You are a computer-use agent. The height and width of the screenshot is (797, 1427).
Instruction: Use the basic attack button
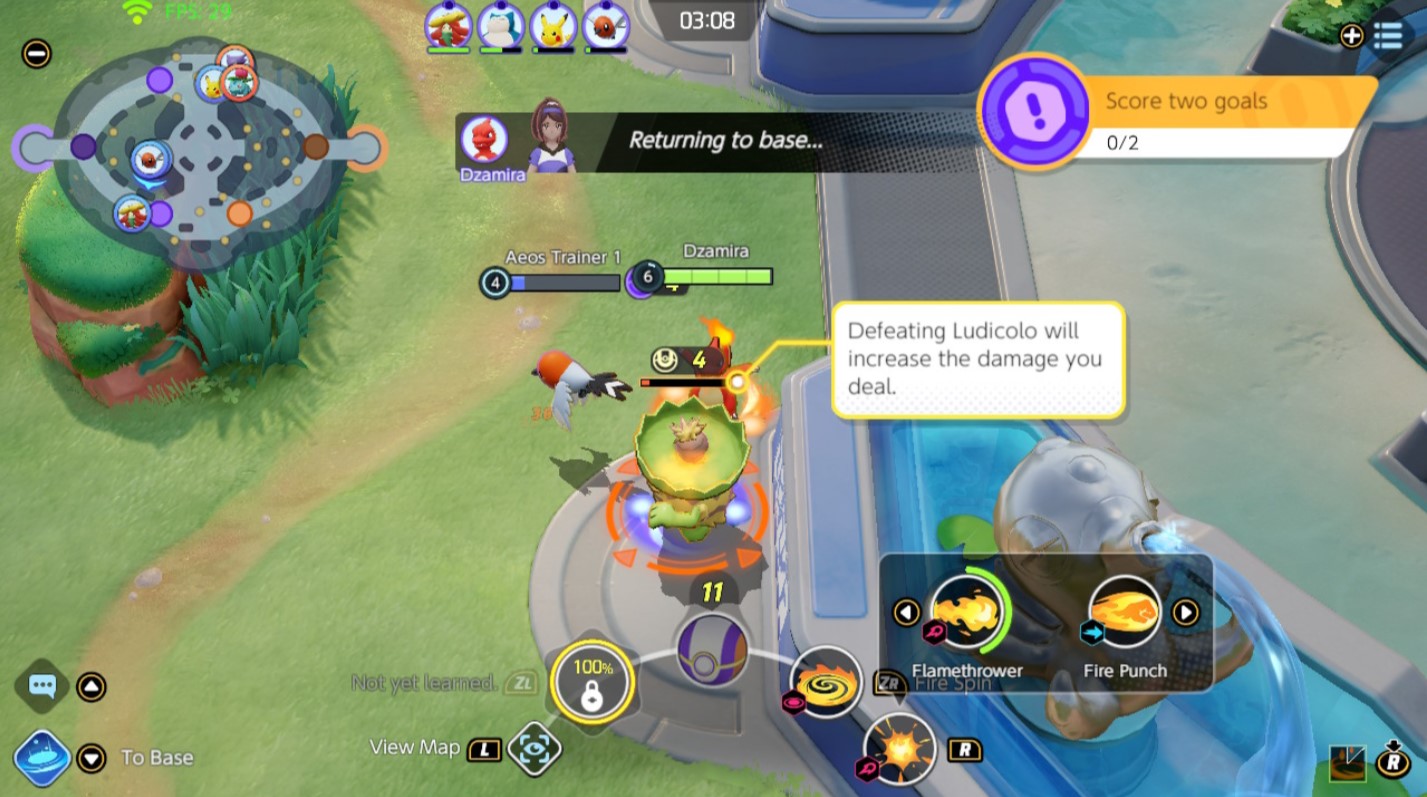point(899,749)
